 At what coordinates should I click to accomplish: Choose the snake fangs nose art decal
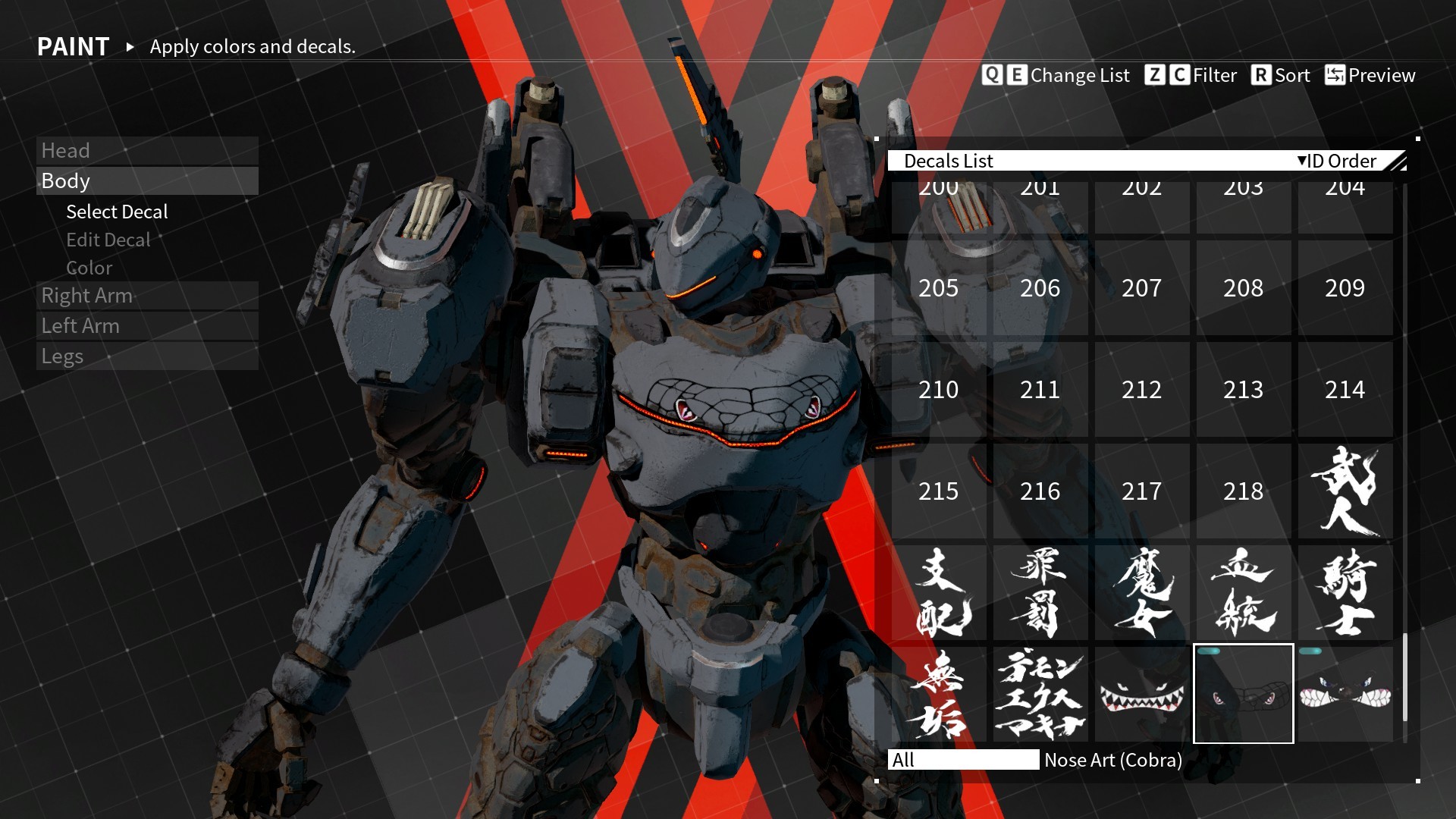(x=1345, y=694)
